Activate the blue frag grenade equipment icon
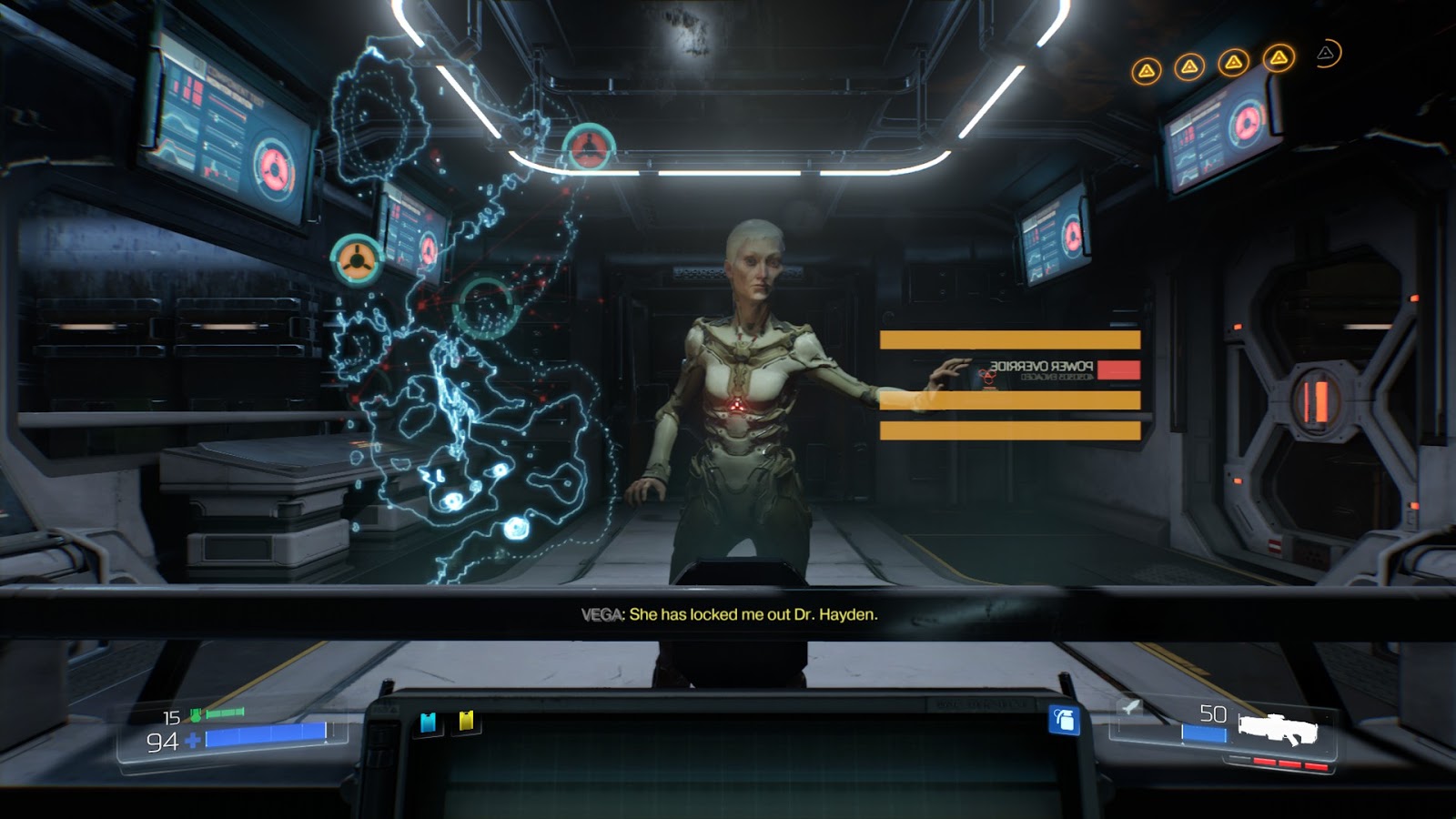Screen dimensions: 1456x819 1064,720
